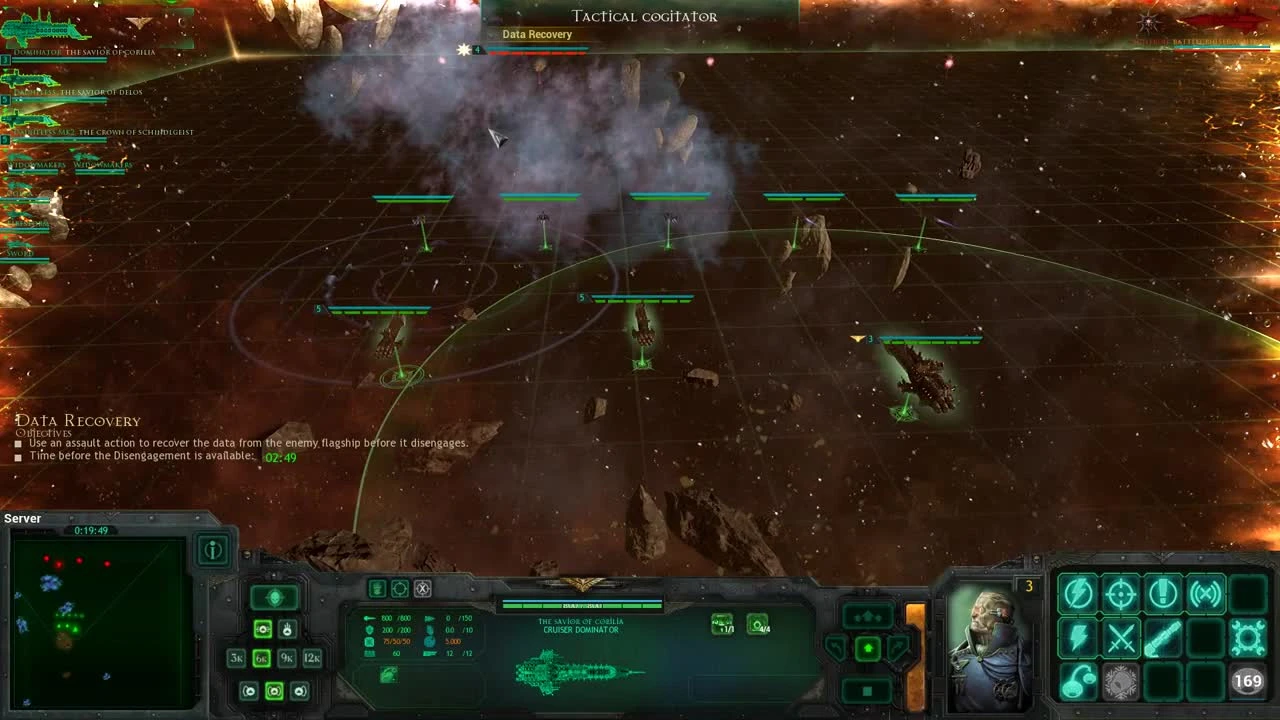This screenshot has width=1280, height=720.
Task: Activate the scanner probe ability
Action: click(1205, 595)
